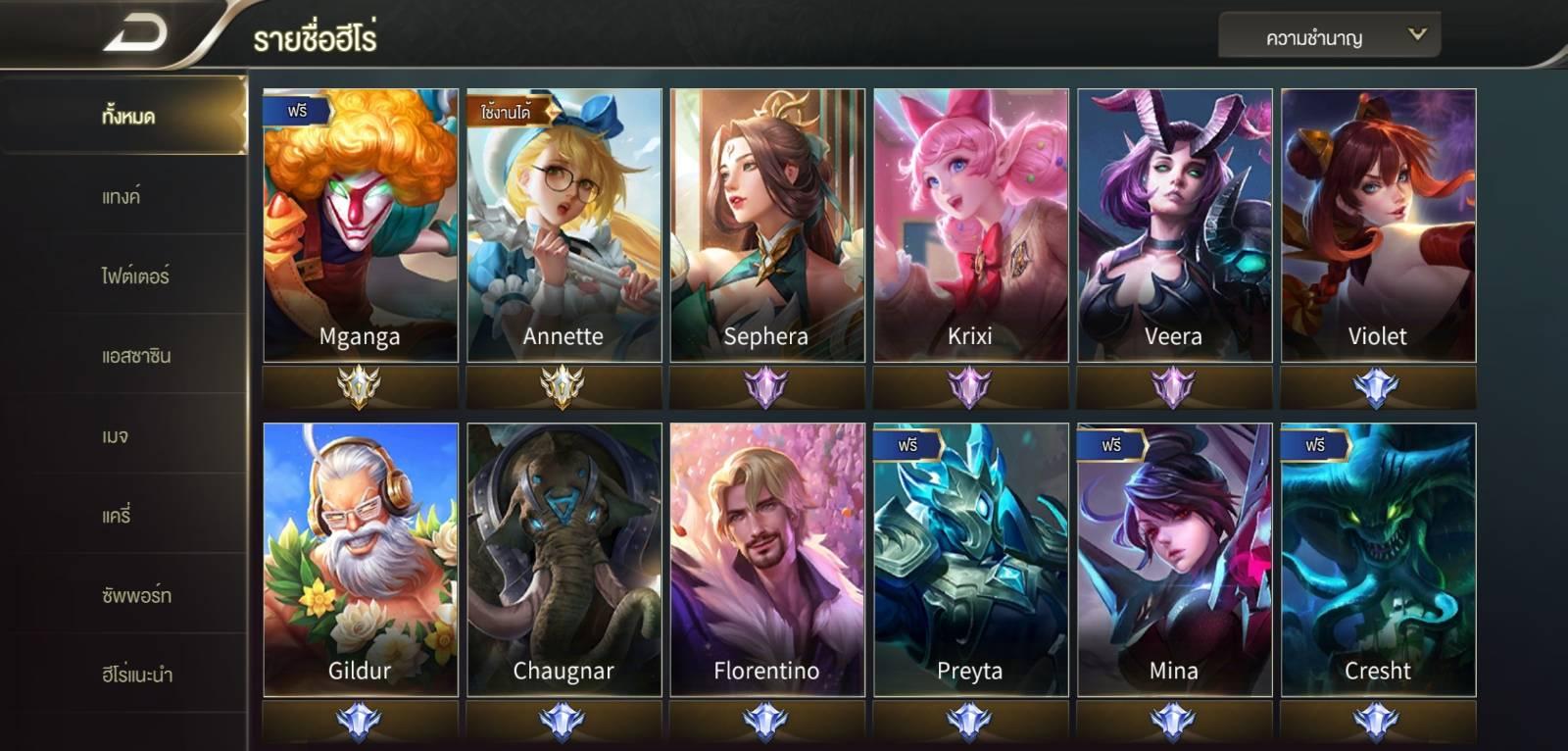
Task: Switch to the ทั้งหมด hero tab
Action: (127, 117)
